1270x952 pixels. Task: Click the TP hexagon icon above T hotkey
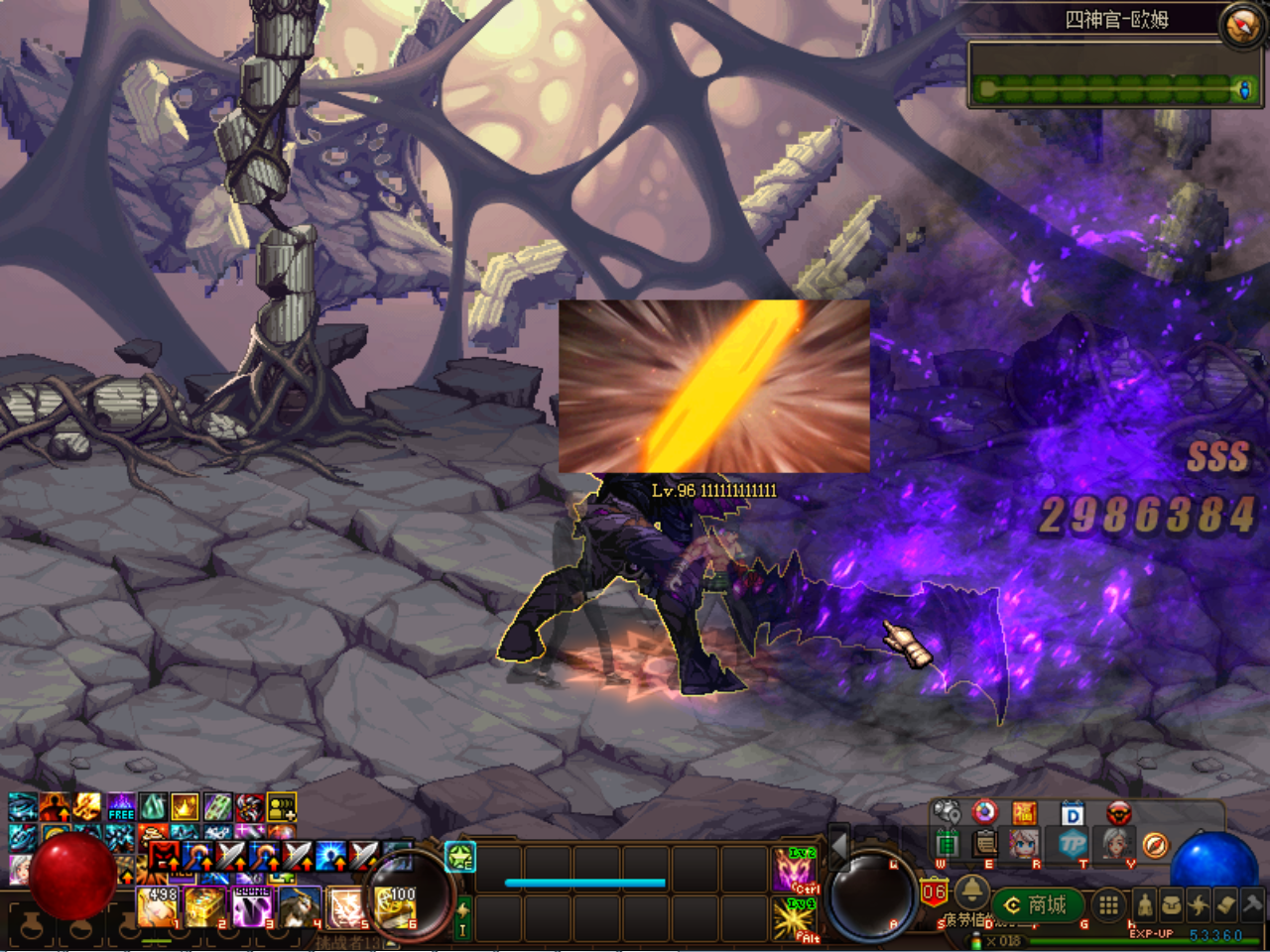pos(1072,845)
